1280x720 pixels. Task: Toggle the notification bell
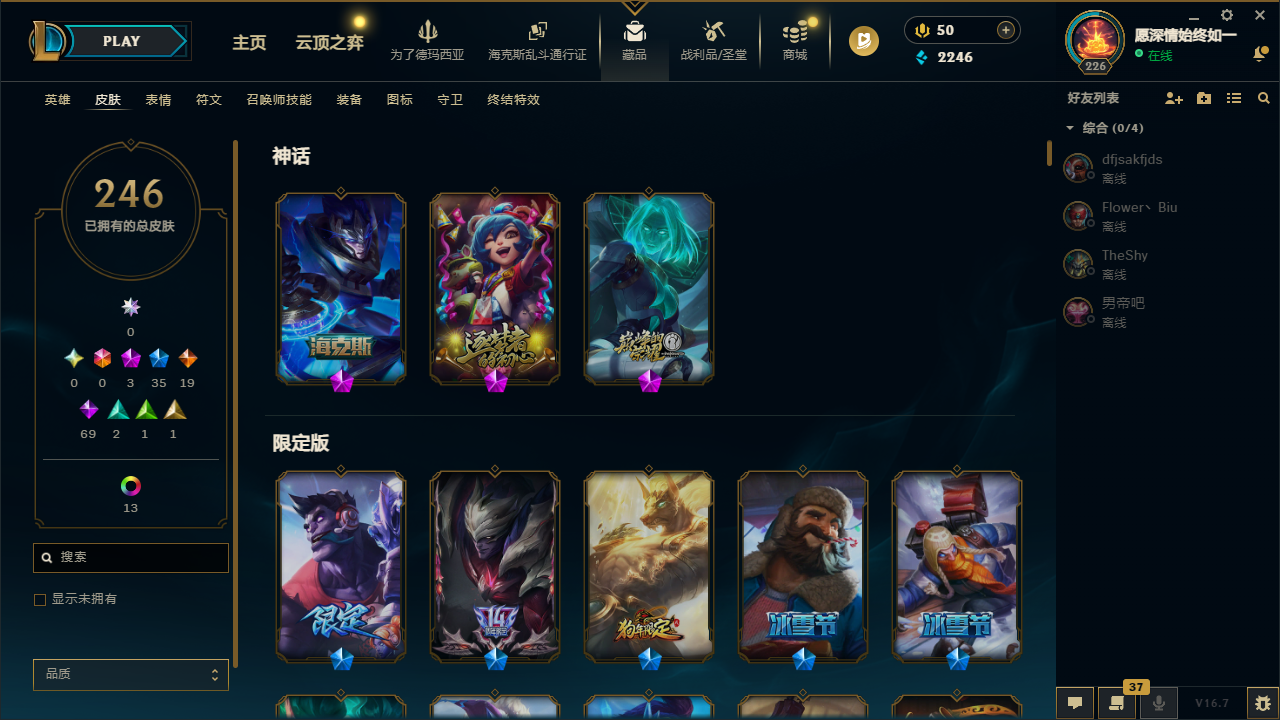(x=1260, y=54)
